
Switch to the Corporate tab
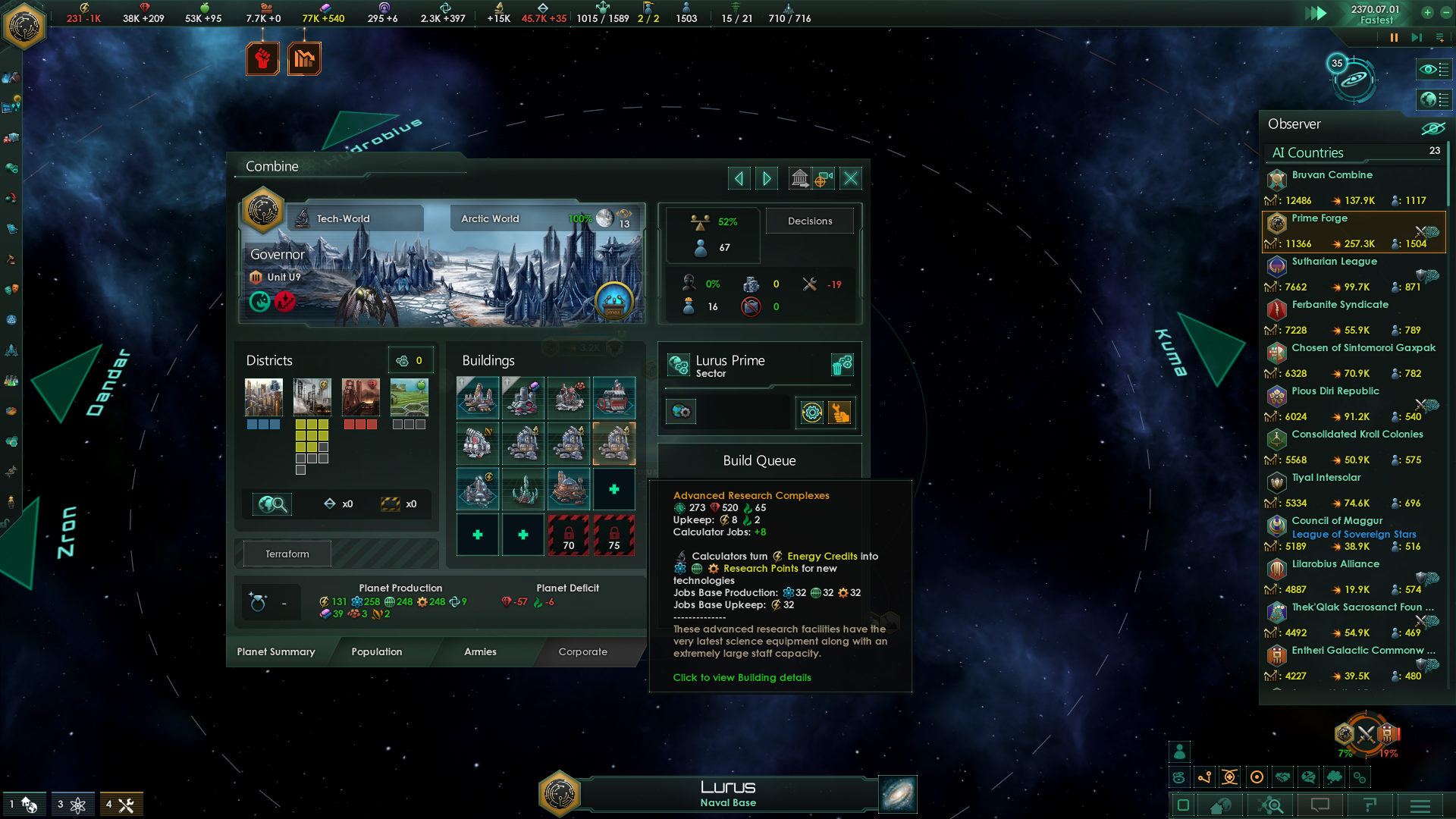pos(582,651)
